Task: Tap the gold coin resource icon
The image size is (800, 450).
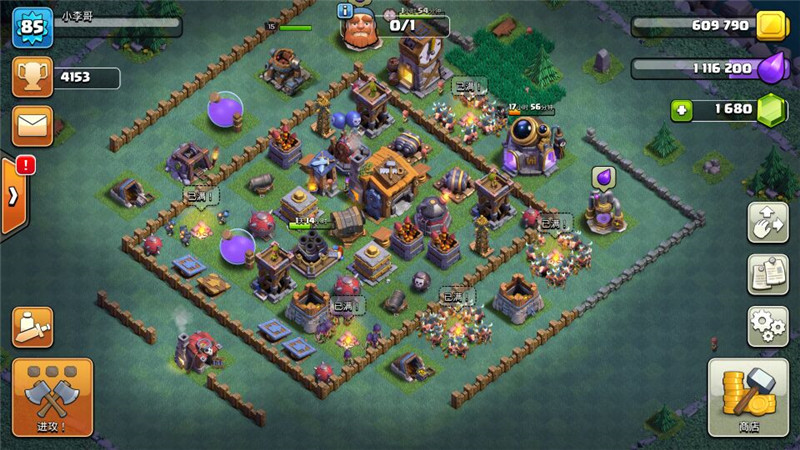Action: pos(771,26)
